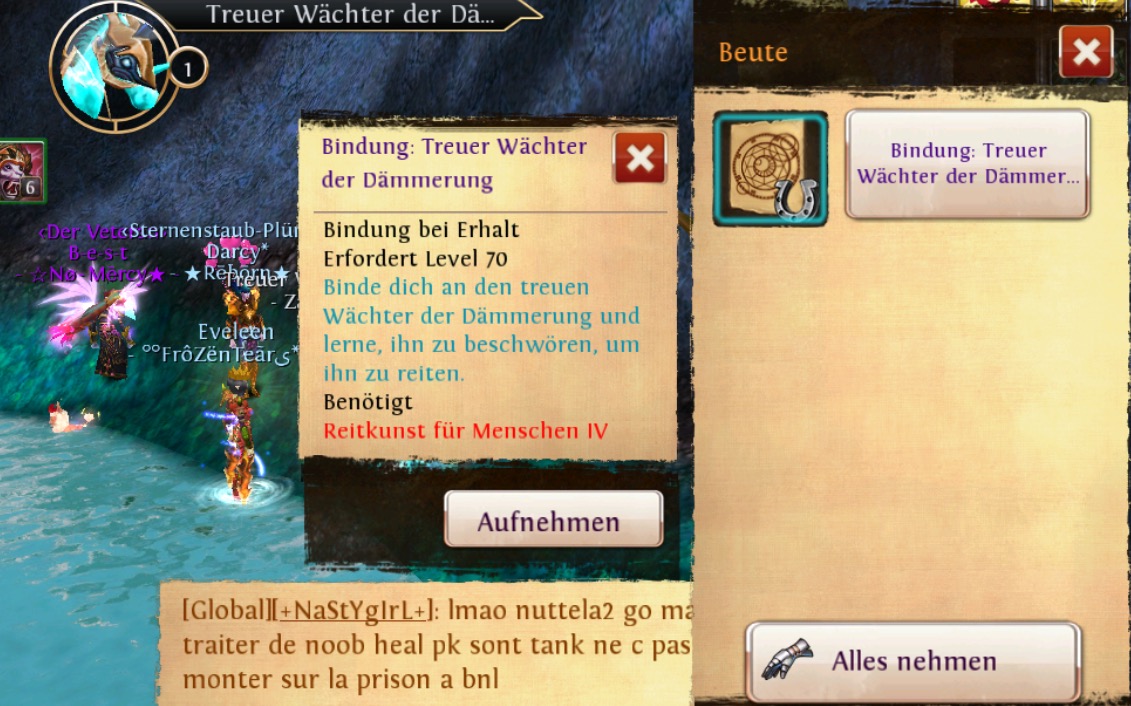Viewport: 1131px width, 706px height.
Task: Select the party member portrait with level 6
Action: point(21,171)
